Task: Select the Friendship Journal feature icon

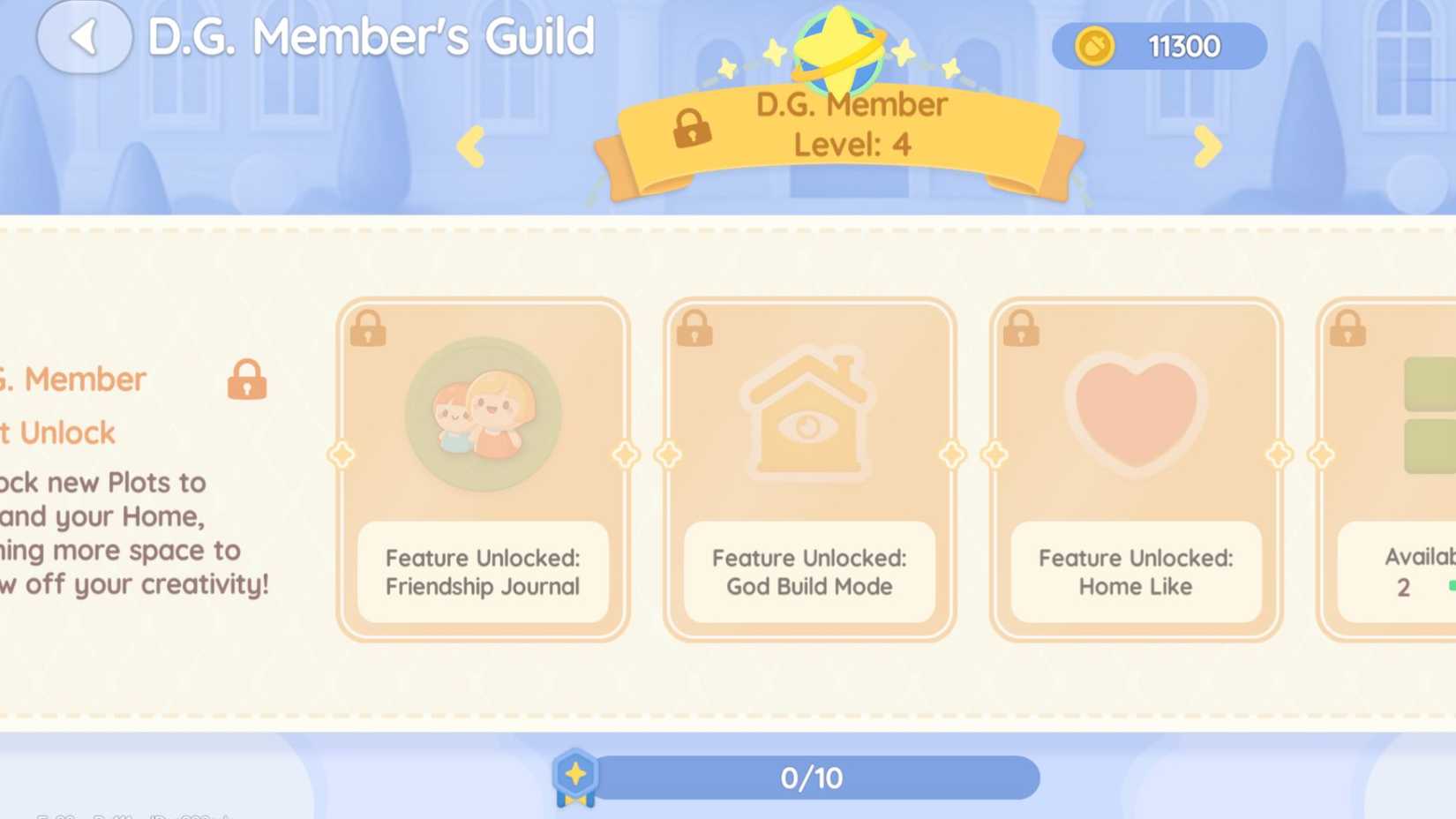Action: click(x=482, y=415)
